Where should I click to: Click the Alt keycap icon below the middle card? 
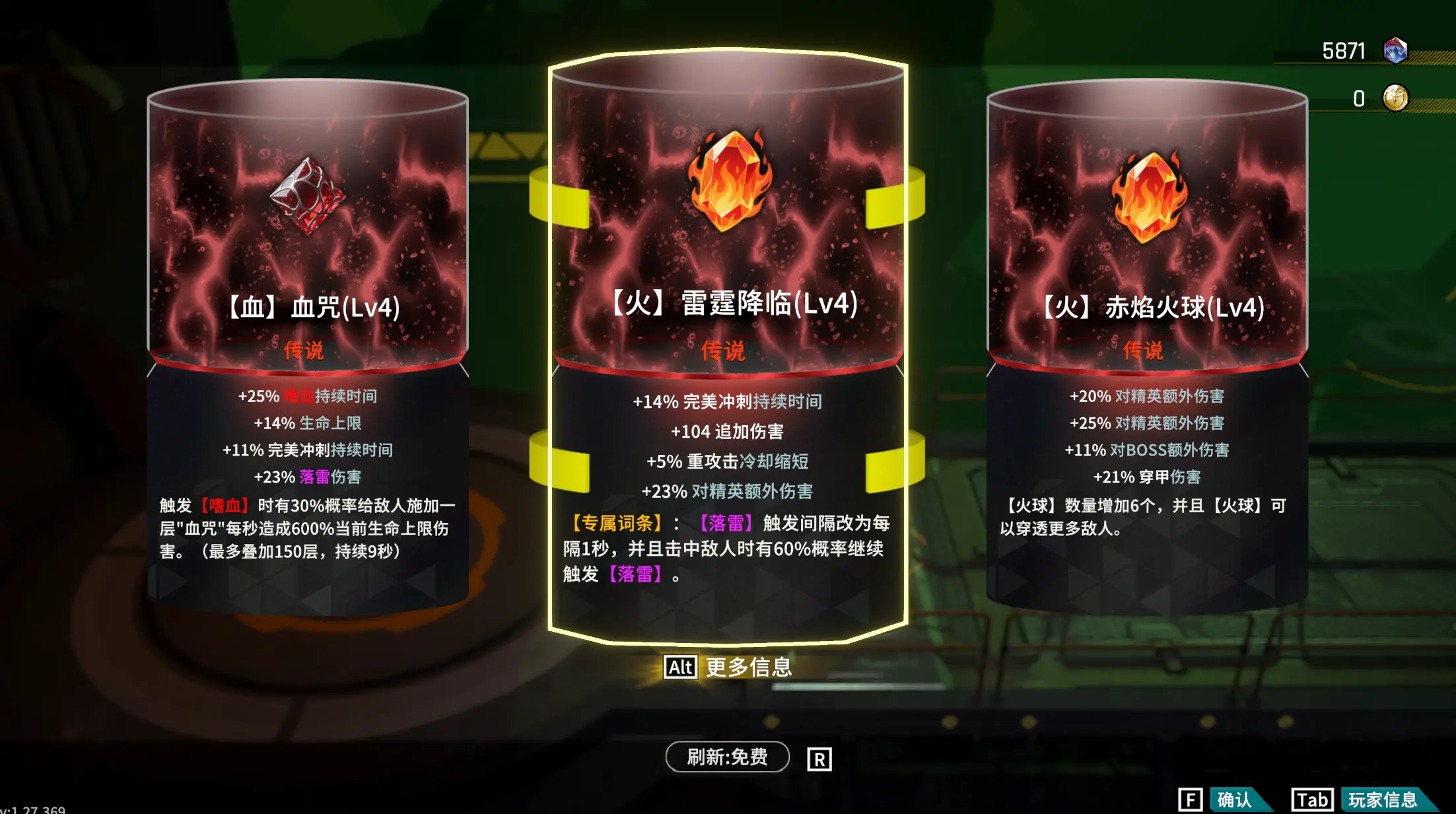coord(681,667)
